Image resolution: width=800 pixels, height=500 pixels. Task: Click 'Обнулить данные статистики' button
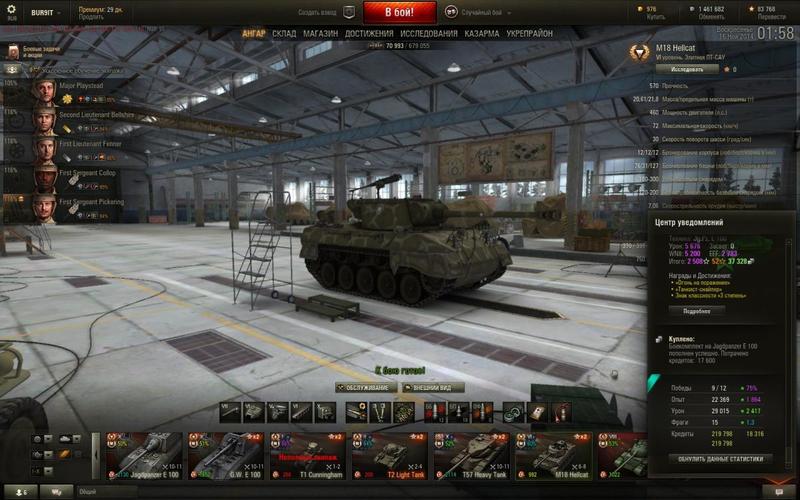(720, 459)
